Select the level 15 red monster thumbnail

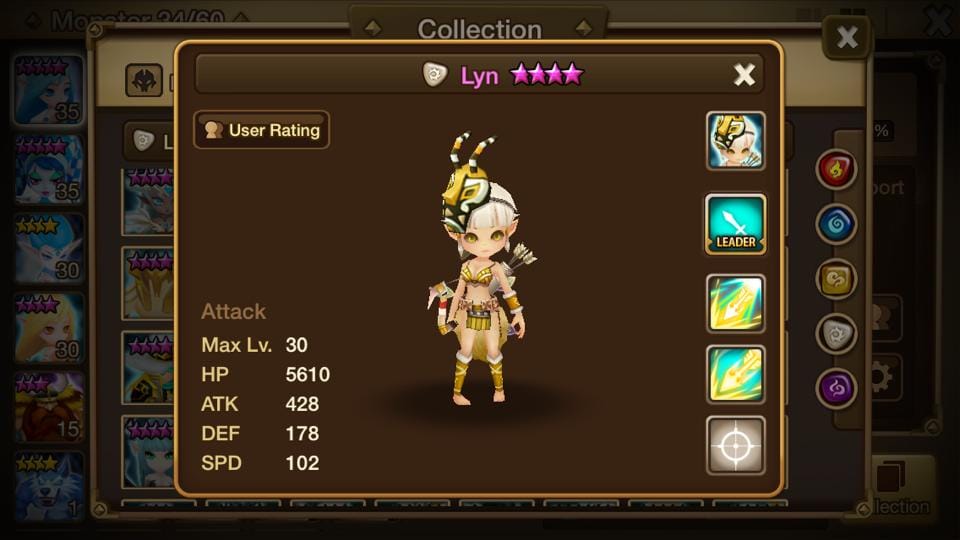coord(48,407)
